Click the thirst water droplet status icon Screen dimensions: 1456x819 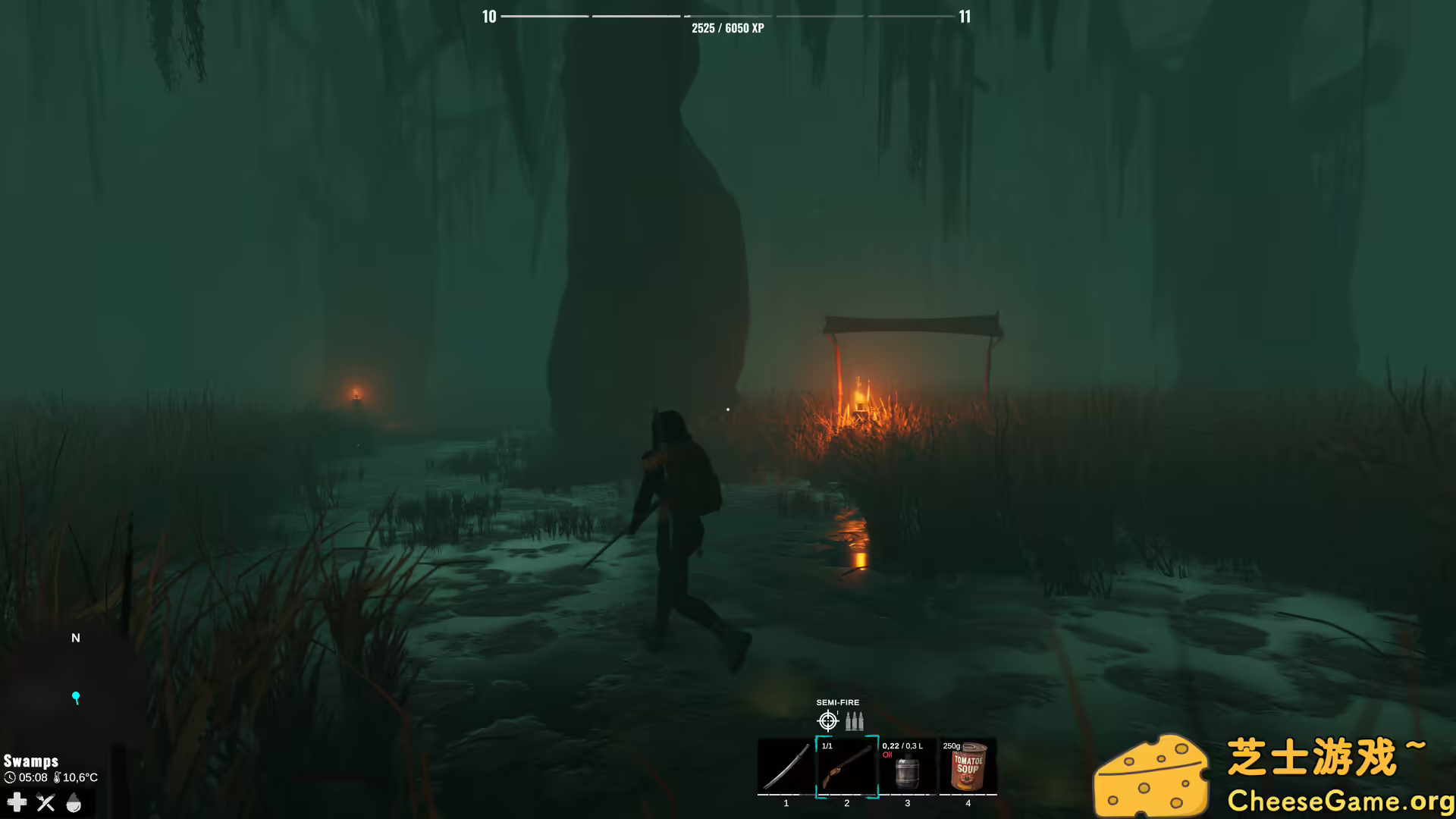[74, 802]
